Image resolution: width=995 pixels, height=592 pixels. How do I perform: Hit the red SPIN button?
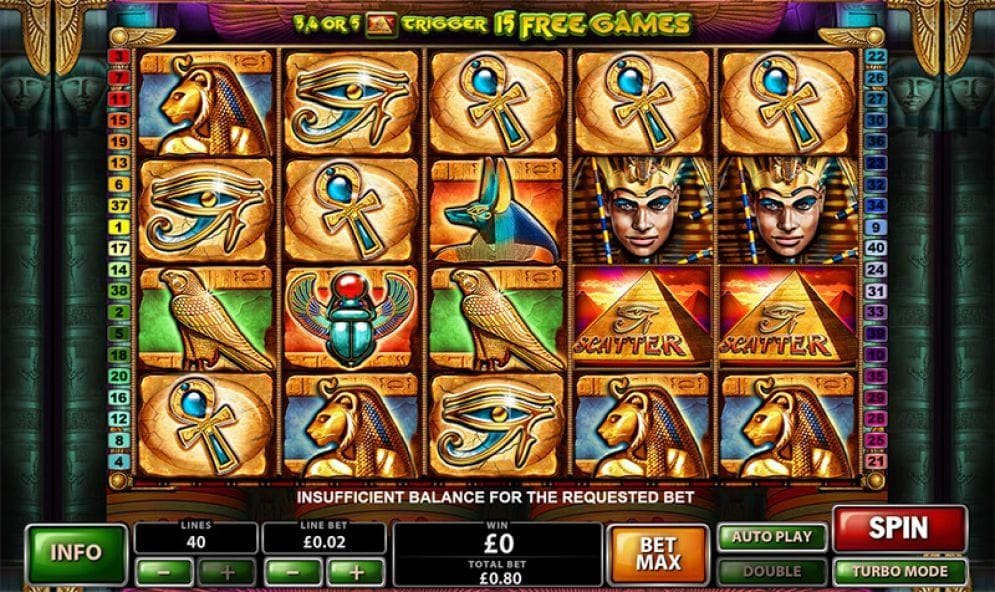click(x=899, y=528)
